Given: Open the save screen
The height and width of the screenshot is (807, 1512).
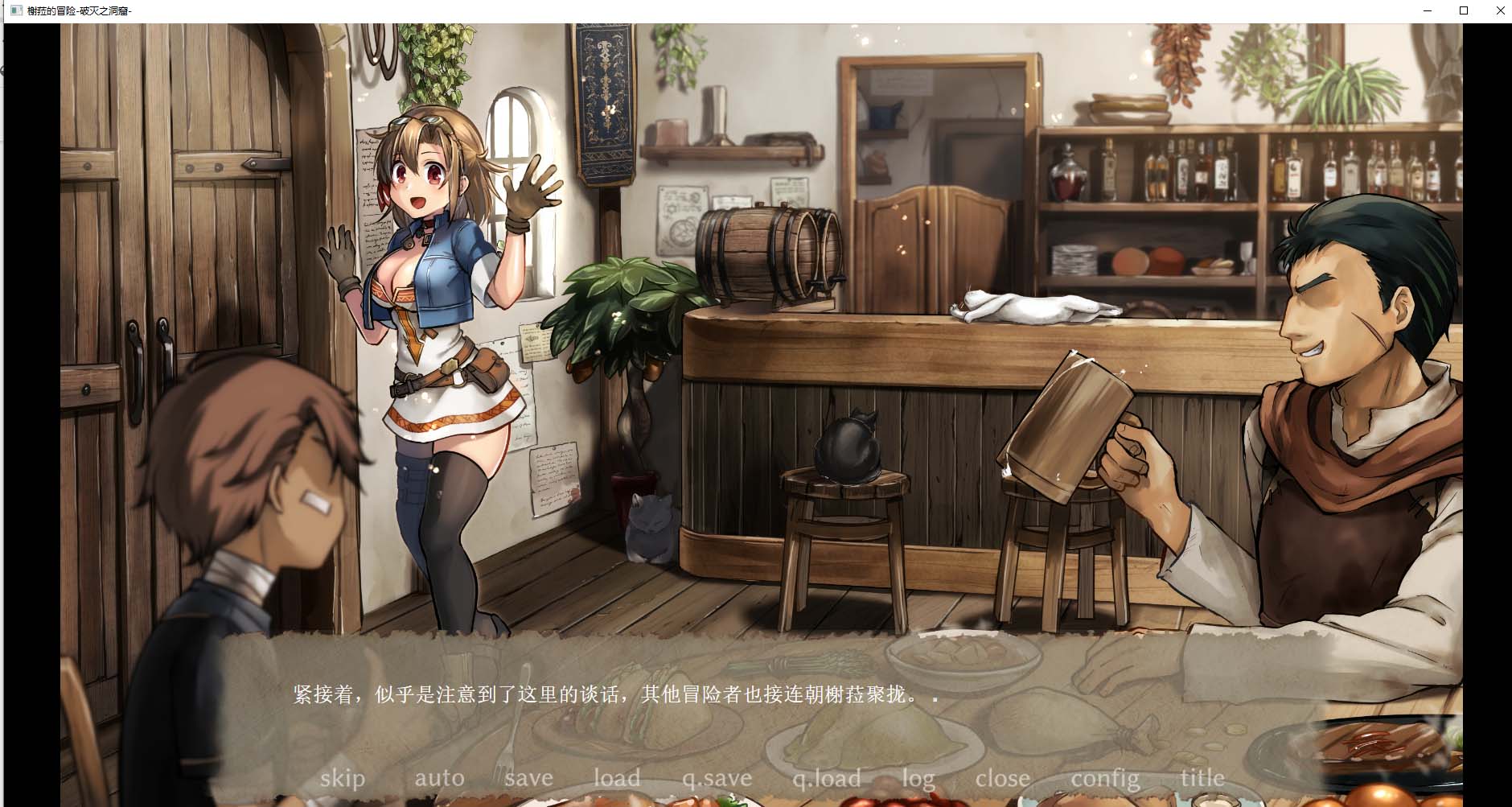Looking at the screenshot, I should (x=528, y=777).
